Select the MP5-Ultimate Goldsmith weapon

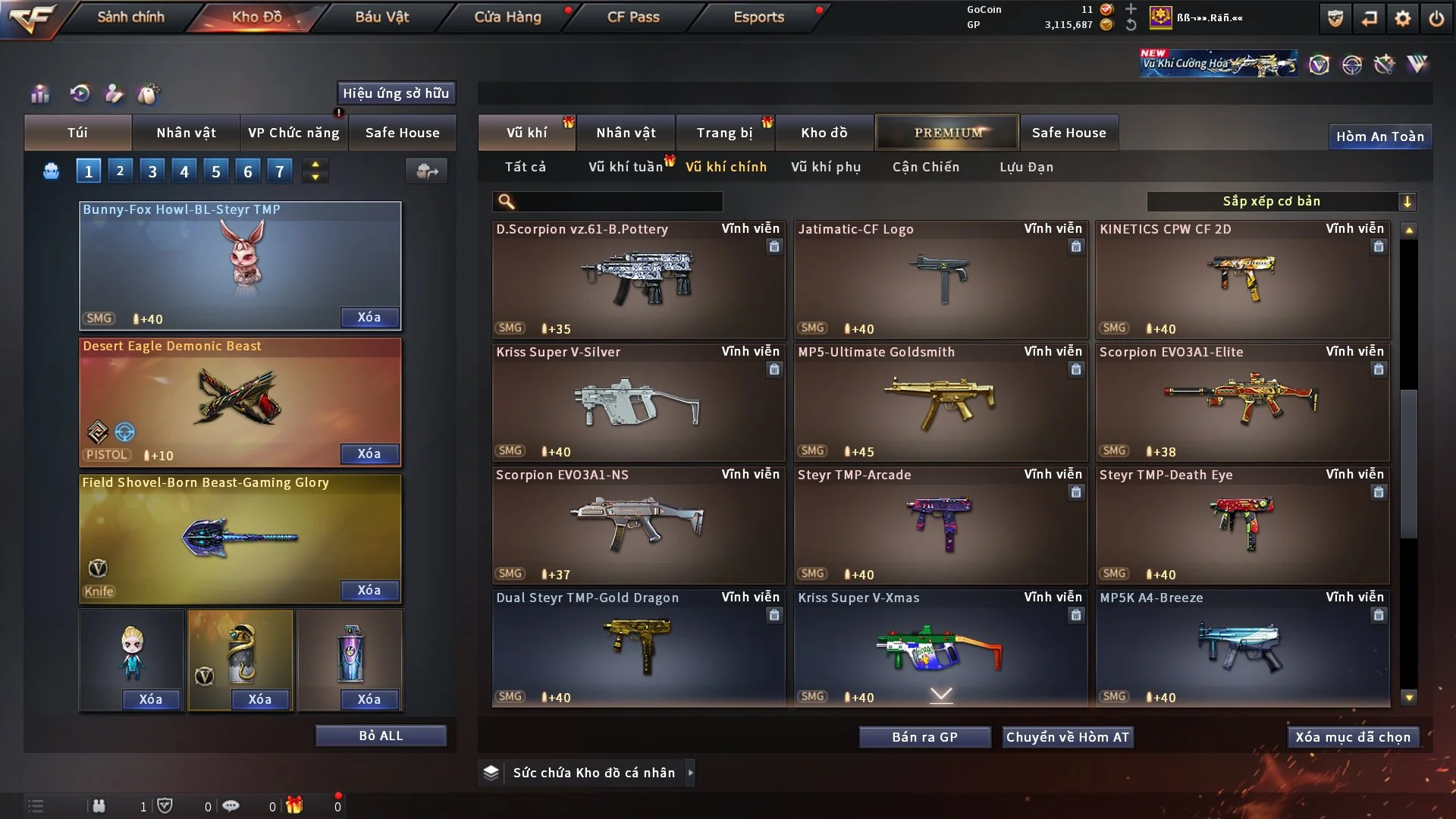pos(940,402)
